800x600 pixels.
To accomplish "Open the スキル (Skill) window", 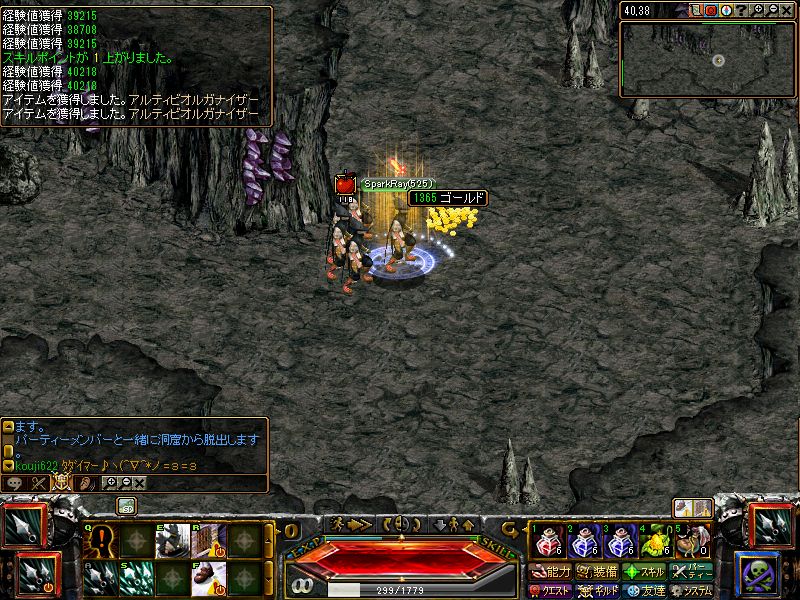I will [x=644, y=572].
